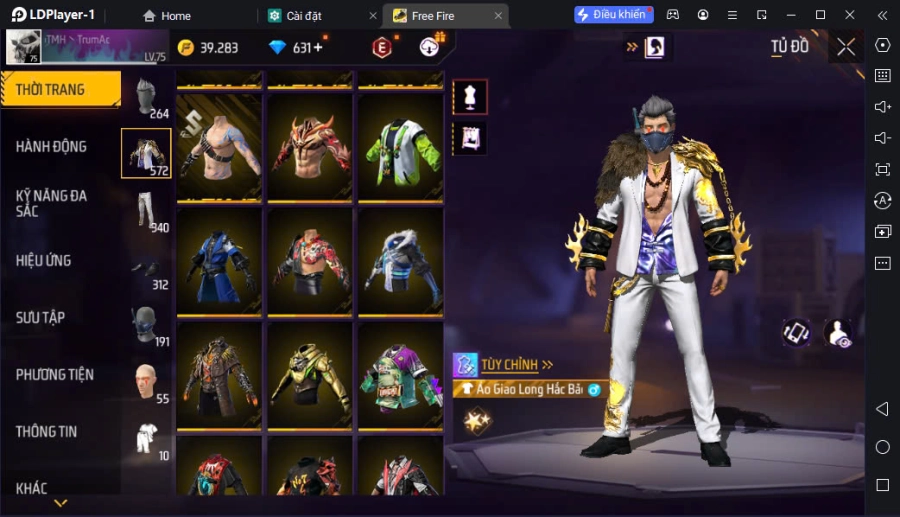The image size is (900, 517).
Task: Open the PHƯƠNG TIỆN category
Action: pos(55,375)
